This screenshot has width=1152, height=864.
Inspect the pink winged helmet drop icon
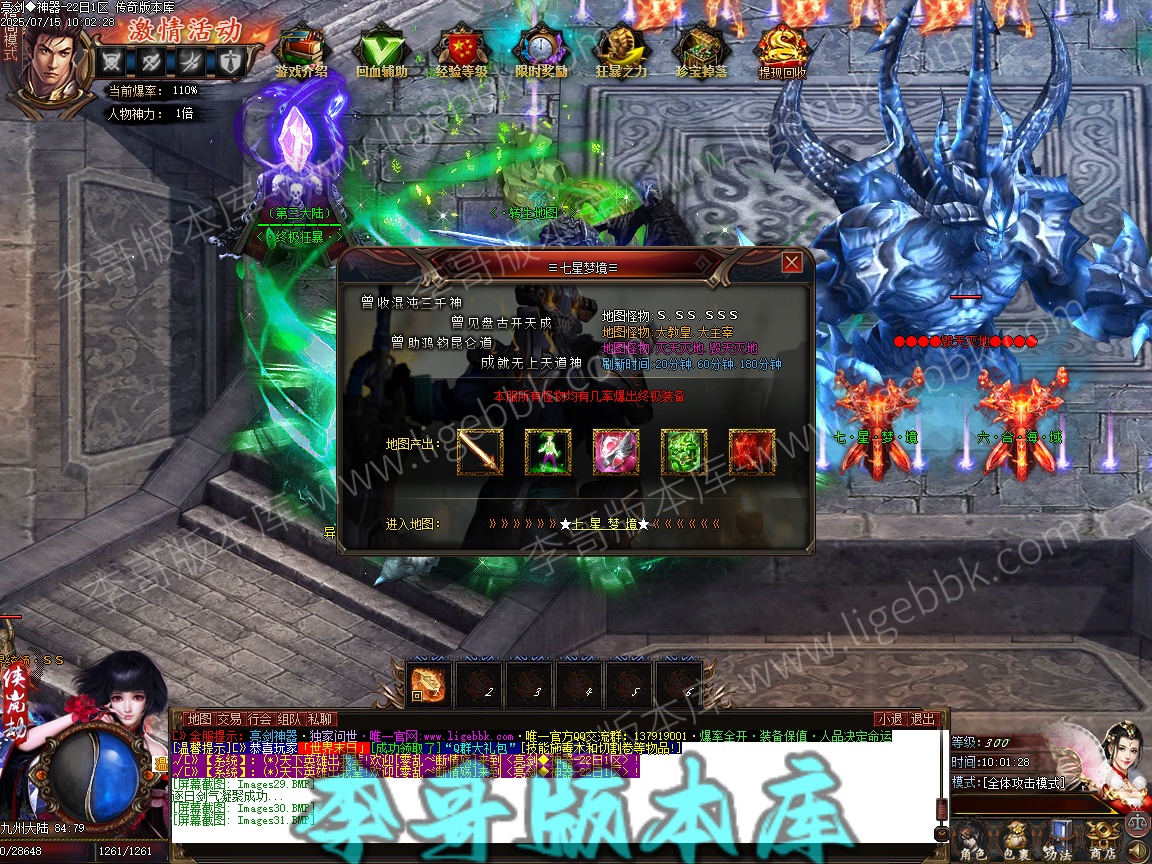[x=616, y=452]
